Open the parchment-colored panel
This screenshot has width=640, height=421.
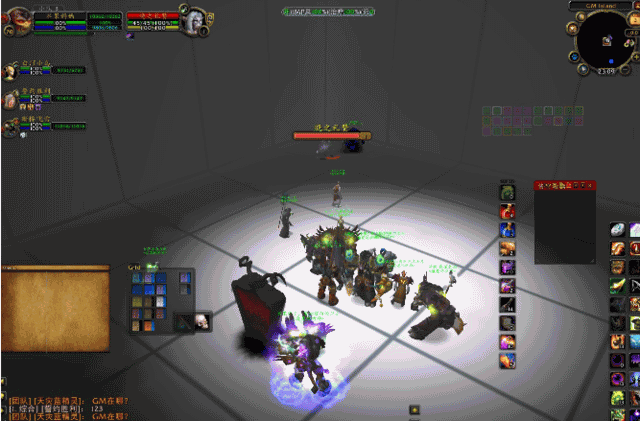pyautogui.click(x=55, y=308)
